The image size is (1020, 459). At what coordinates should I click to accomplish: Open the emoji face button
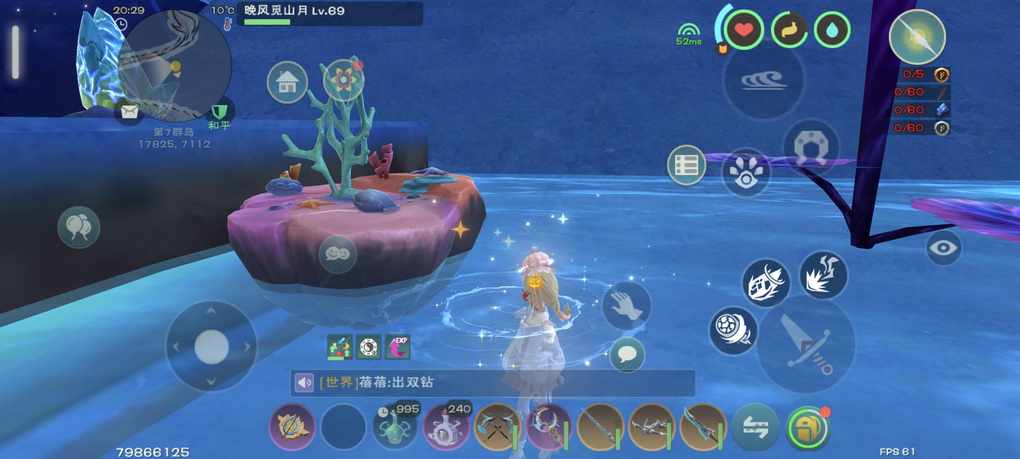337,253
